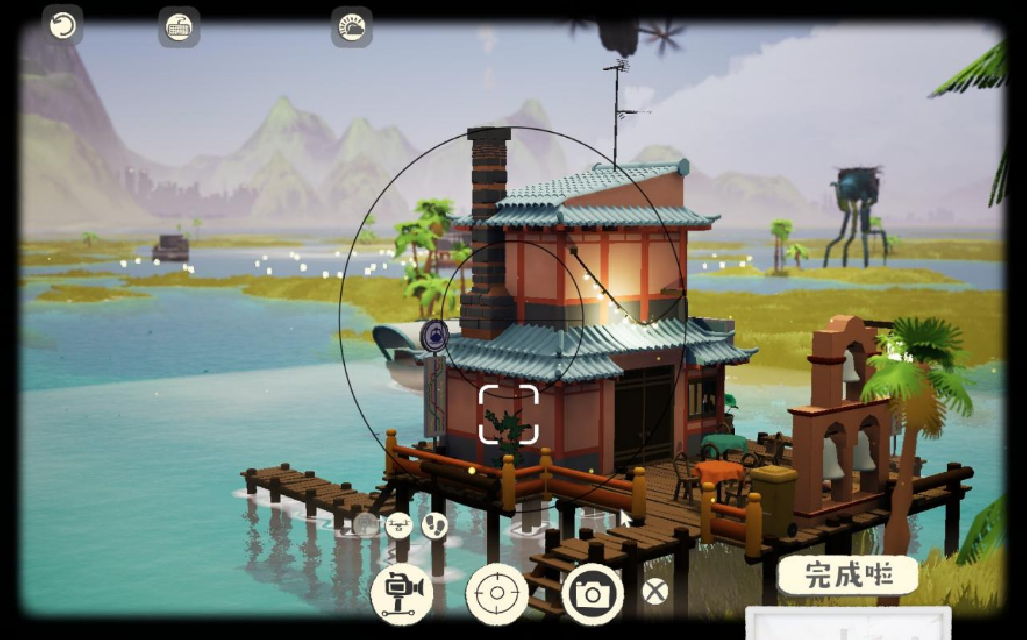Open the weather and time-of-day icon
Image resolution: width=1027 pixels, height=640 pixels.
(352, 27)
